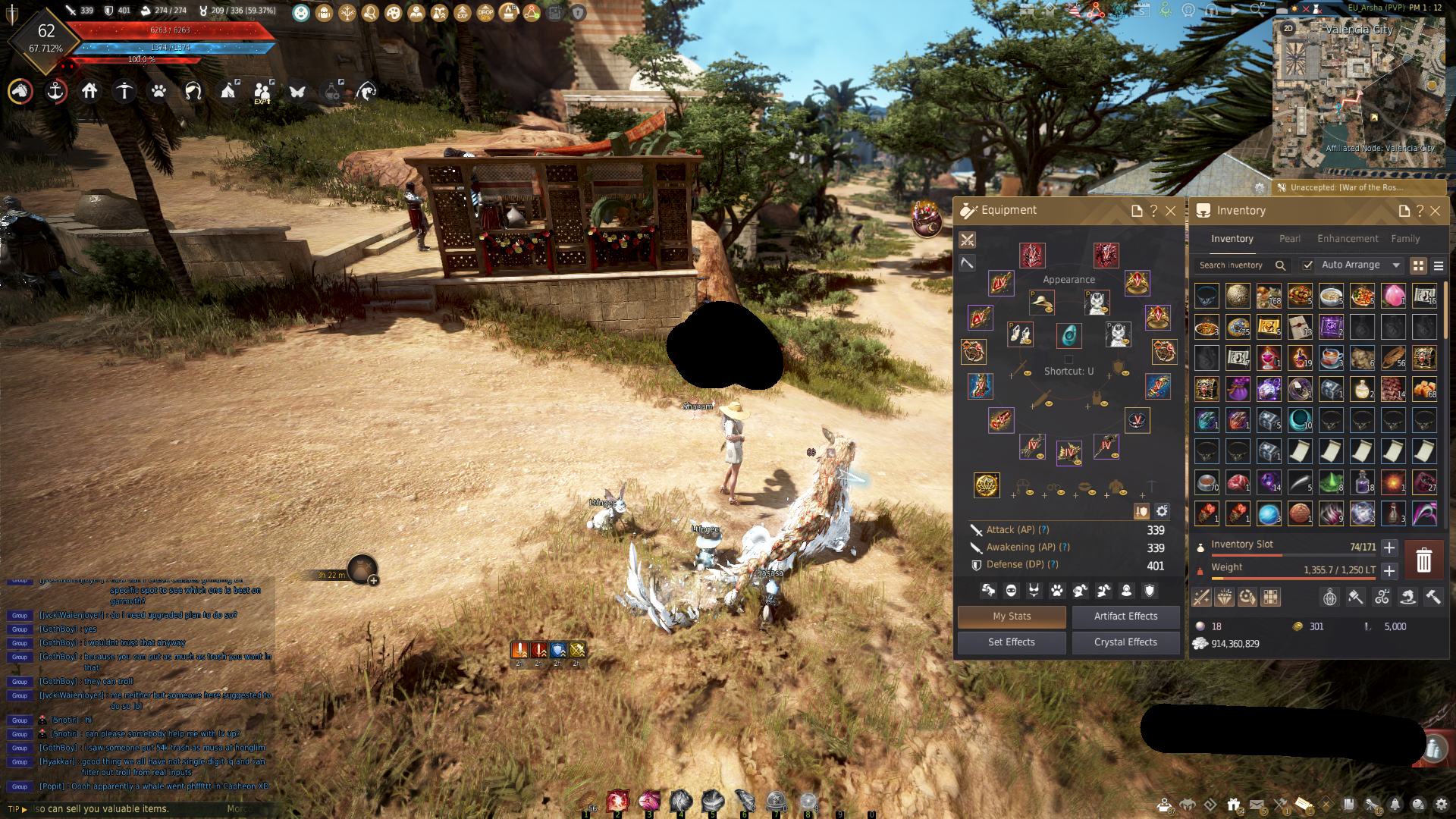
Task: Click the pet paw icon in top-left
Action: pyautogui.click(x=158, y=92)
